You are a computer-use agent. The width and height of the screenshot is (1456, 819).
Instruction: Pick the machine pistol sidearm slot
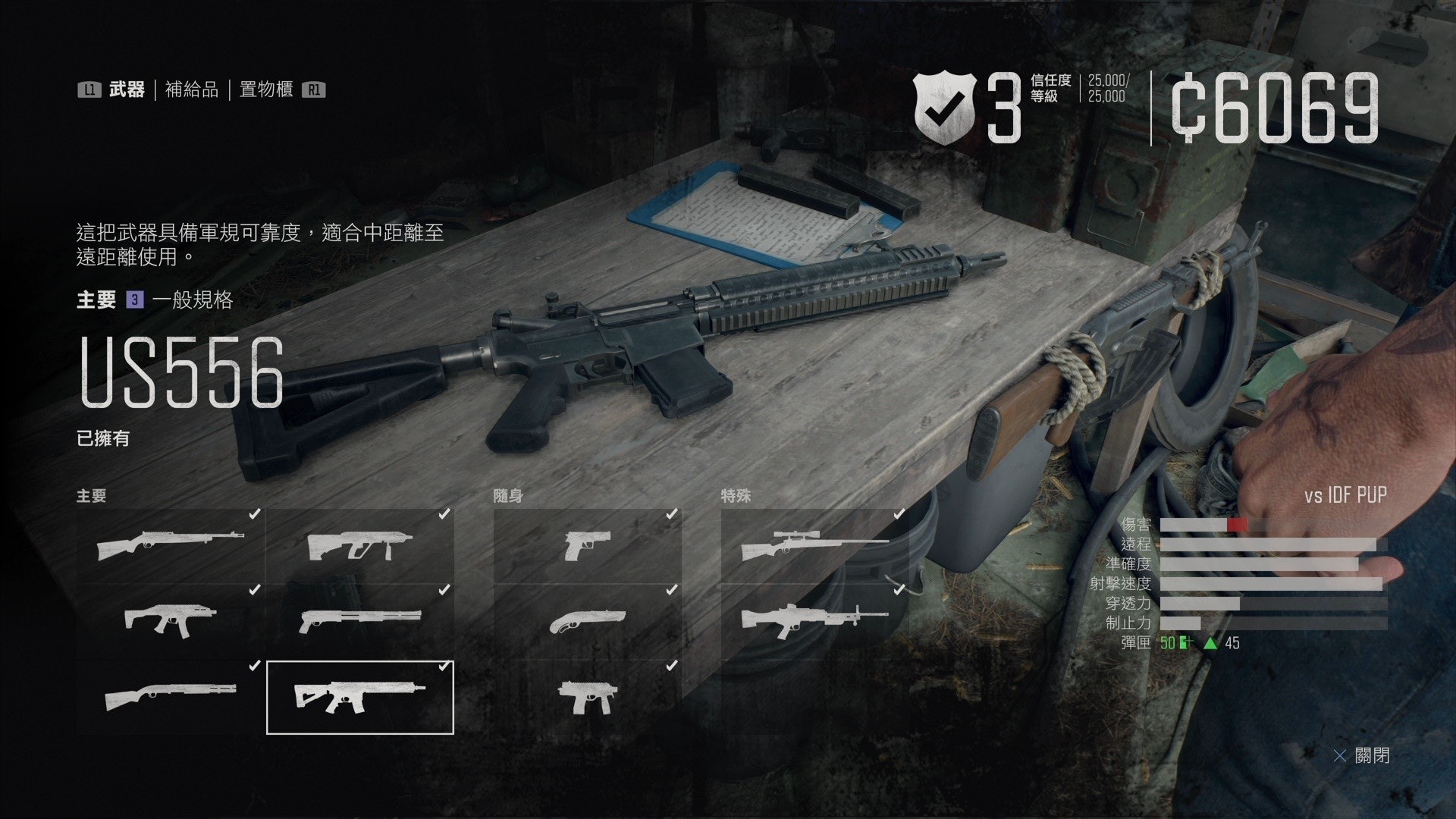point(588,698)
